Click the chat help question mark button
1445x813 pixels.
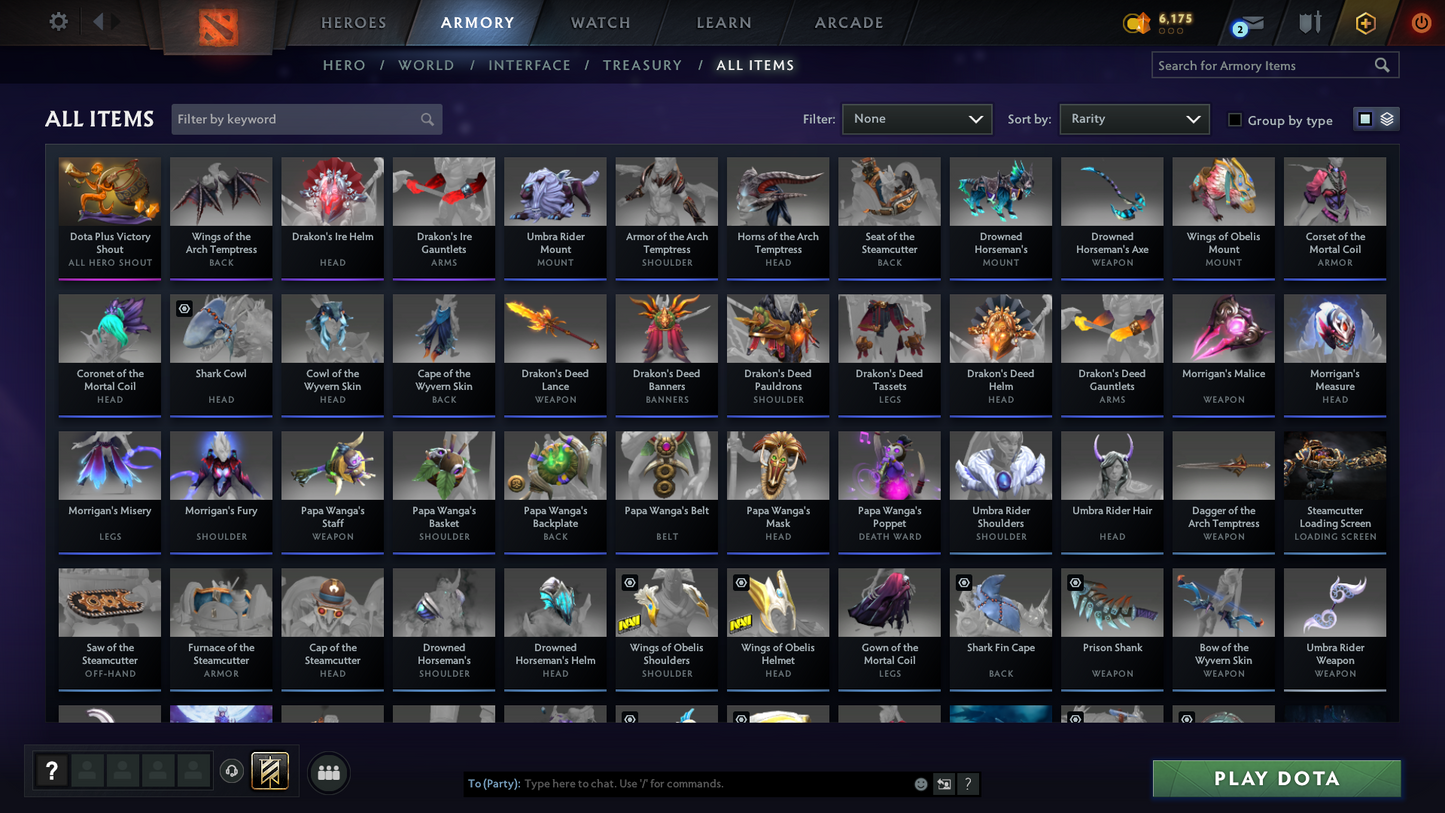967,784
